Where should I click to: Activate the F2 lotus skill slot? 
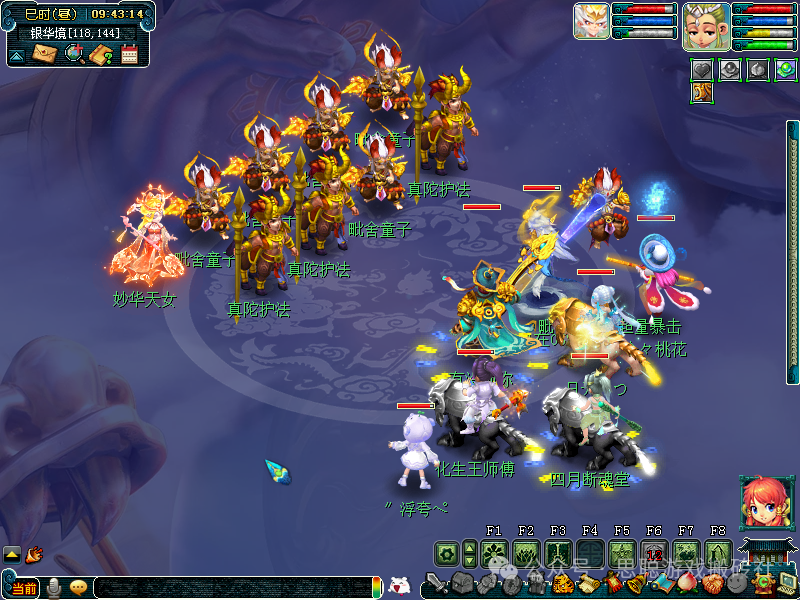[x=526, y=553]
